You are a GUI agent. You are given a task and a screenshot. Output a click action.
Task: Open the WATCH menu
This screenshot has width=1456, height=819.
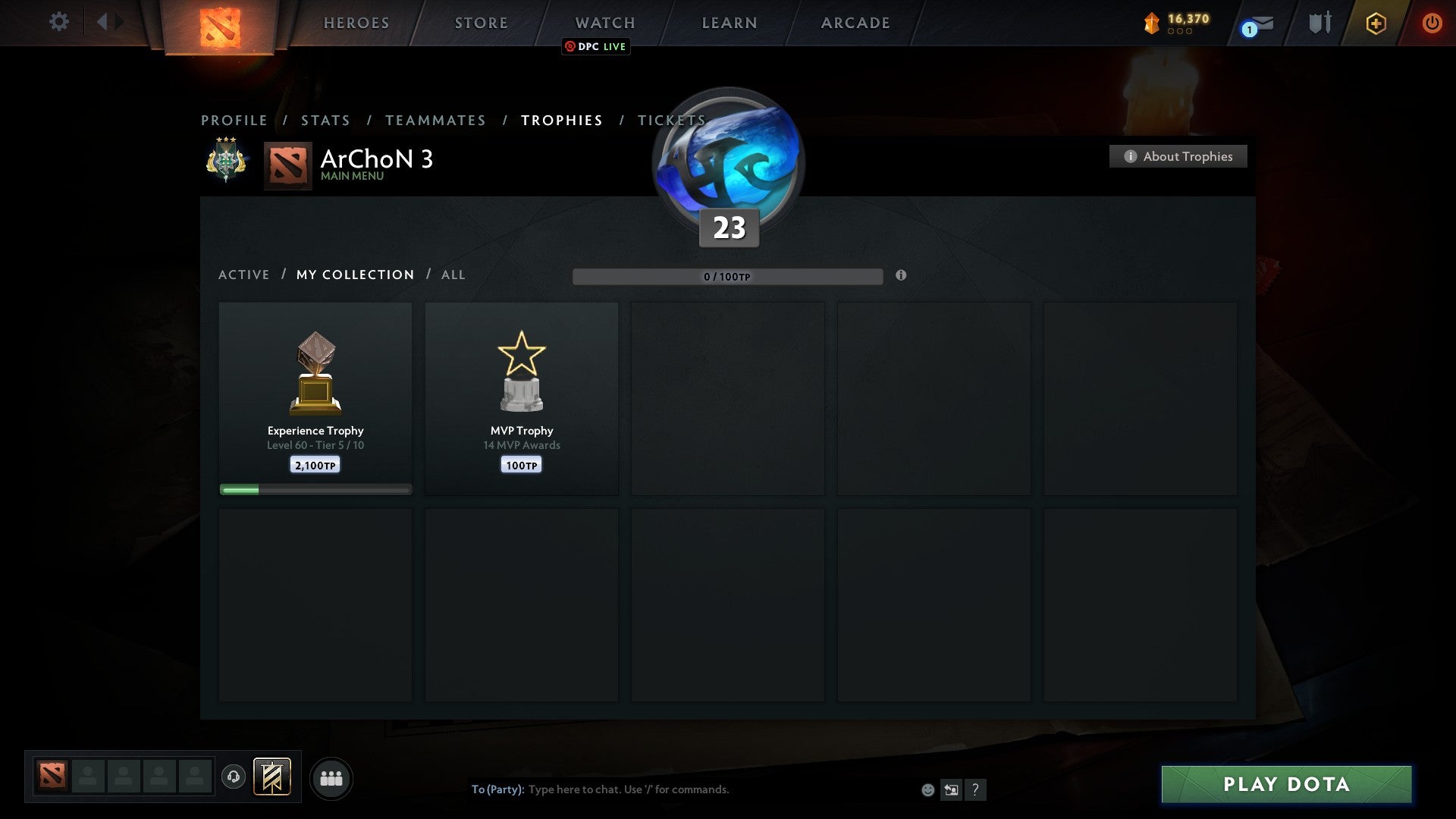point(605,23)
